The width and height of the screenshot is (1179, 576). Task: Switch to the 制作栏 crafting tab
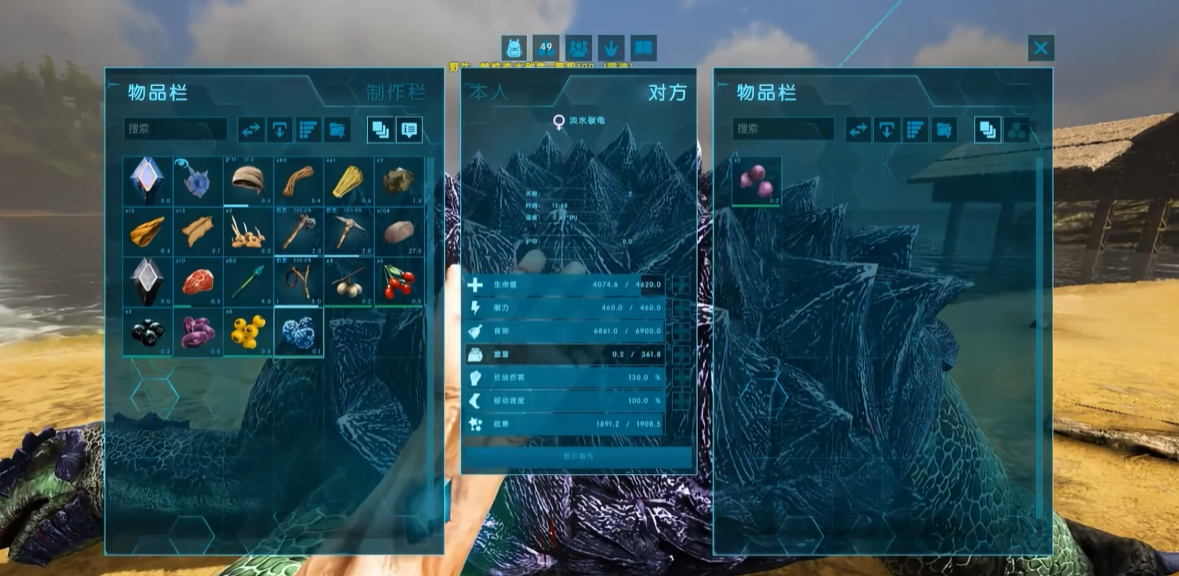click(395, 93)
